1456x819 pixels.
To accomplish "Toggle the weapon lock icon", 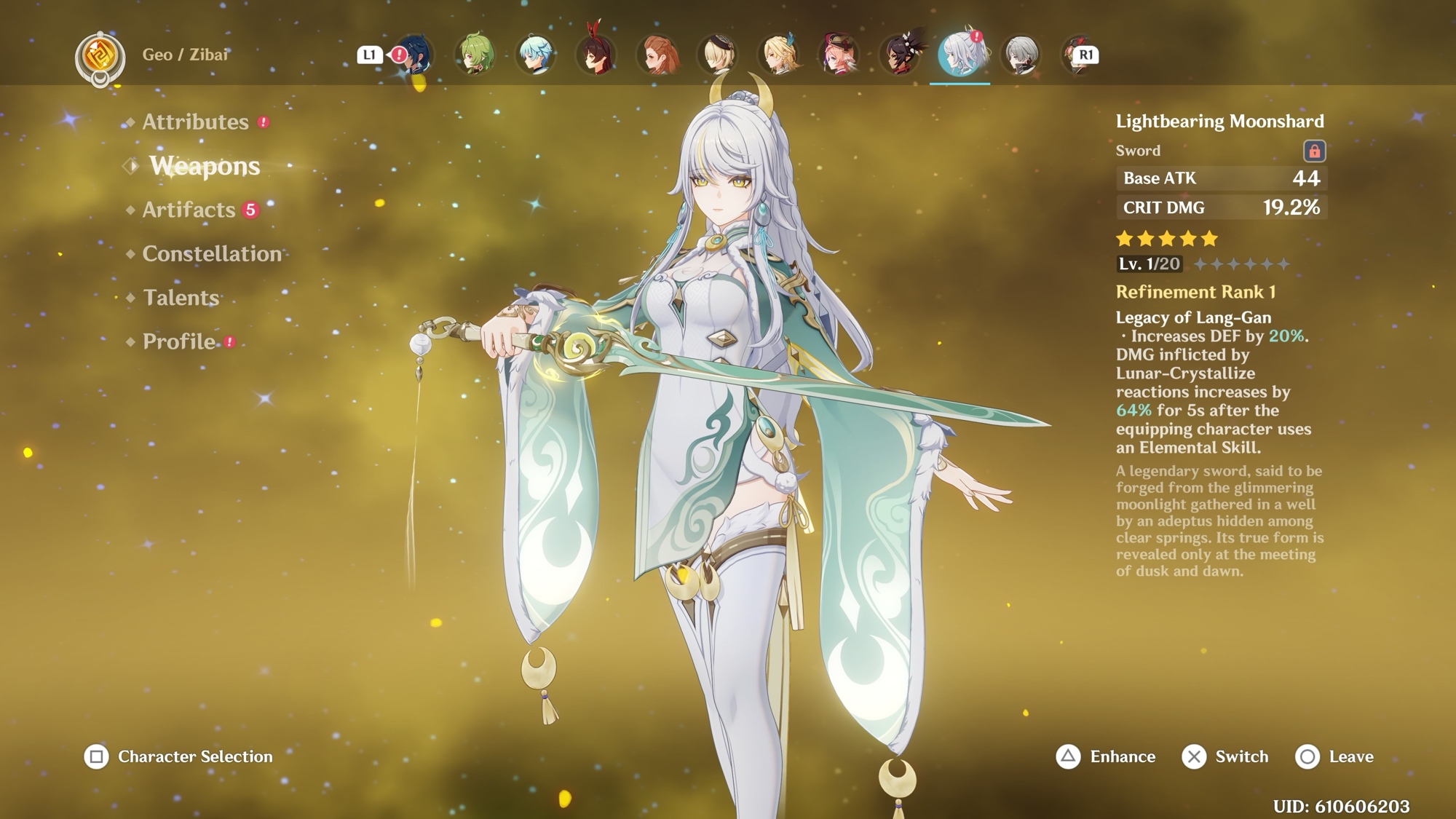I will (x=1314, y=151).
